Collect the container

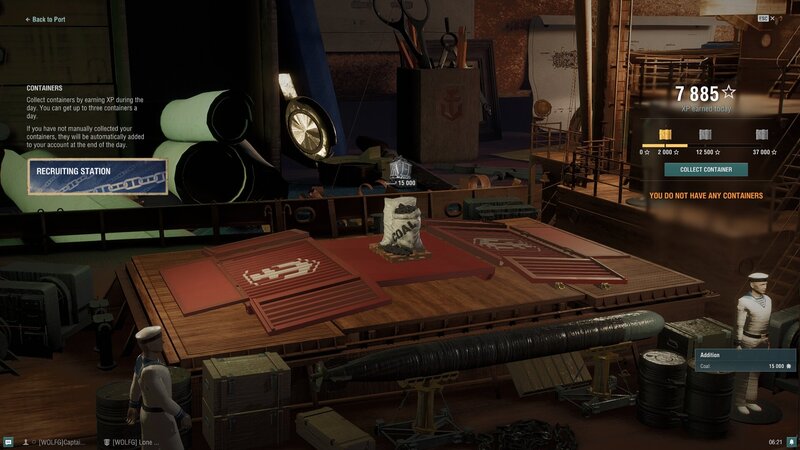705,170
